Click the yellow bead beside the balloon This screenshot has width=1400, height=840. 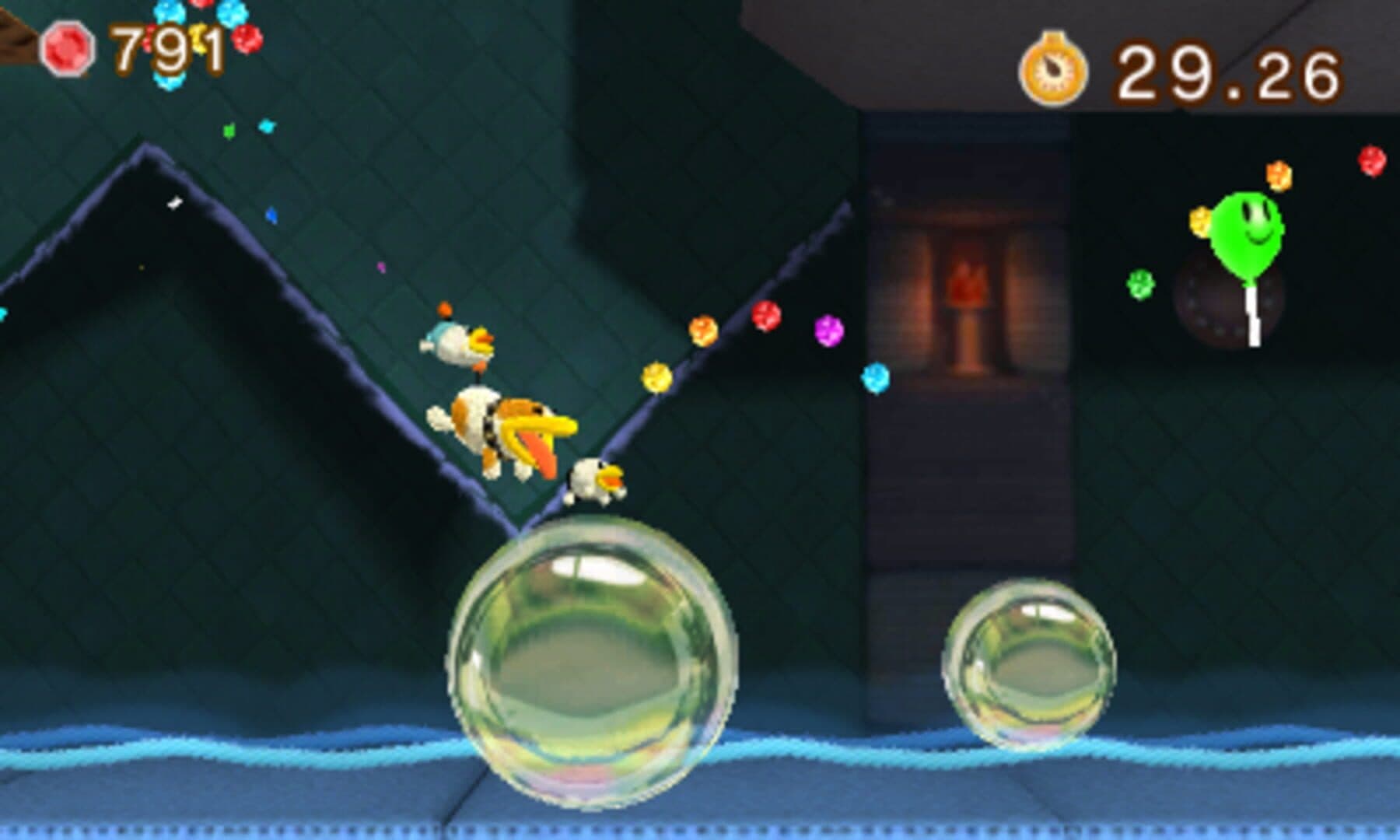[x=1200, y=222]
